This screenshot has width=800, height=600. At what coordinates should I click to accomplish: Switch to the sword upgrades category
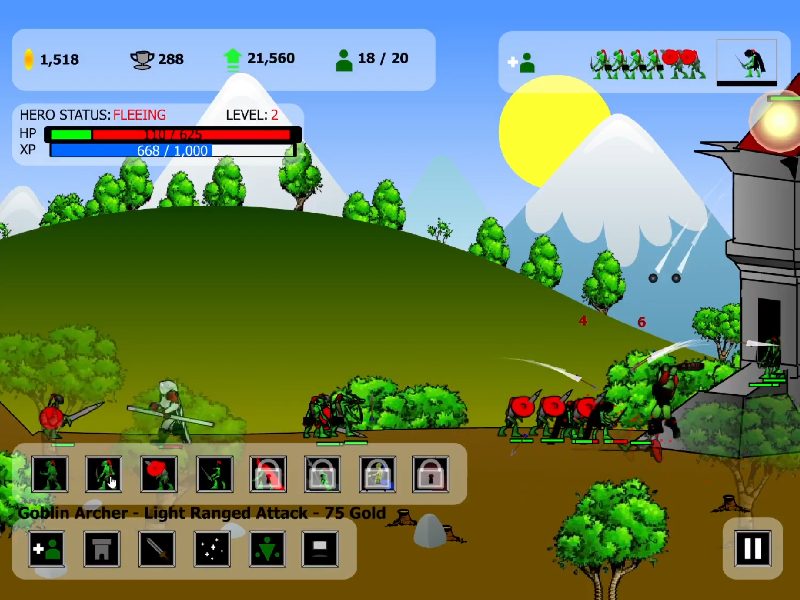[157, 548]
